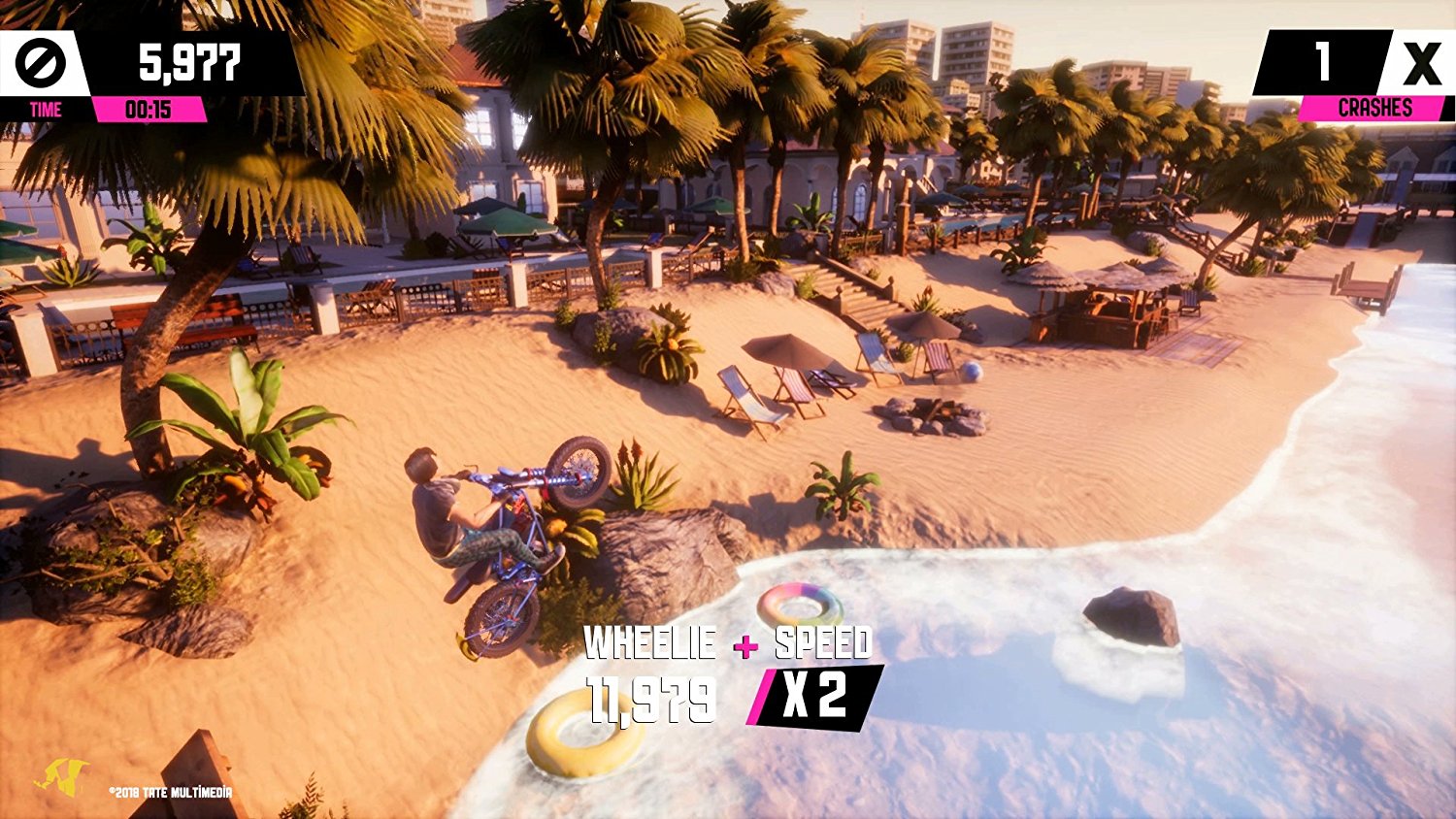Click the TIME label
The width and height of the screenshot is (1456, 819).
tap(44, 110)
